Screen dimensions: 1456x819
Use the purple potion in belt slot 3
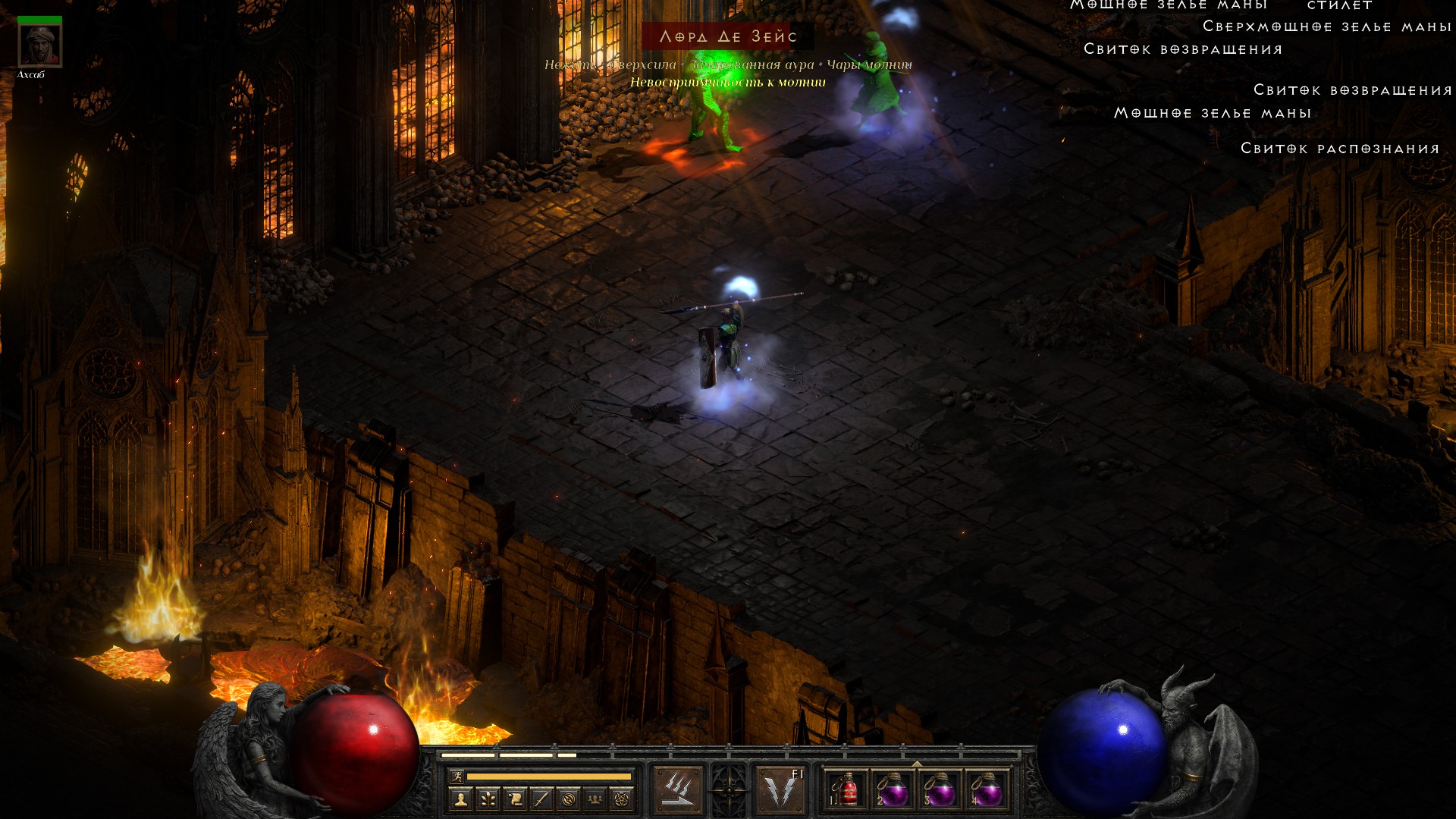pyautogui.click(x=940, y=790)
